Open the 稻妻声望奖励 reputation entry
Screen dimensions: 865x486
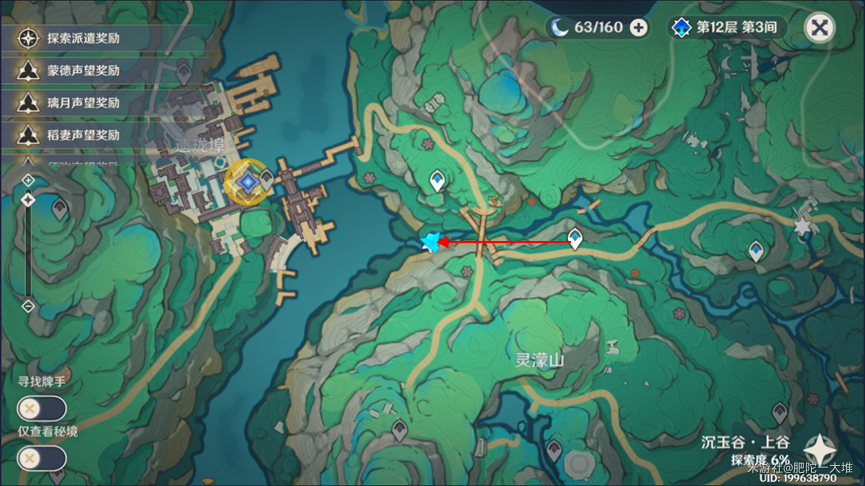(x=70, y=134)
